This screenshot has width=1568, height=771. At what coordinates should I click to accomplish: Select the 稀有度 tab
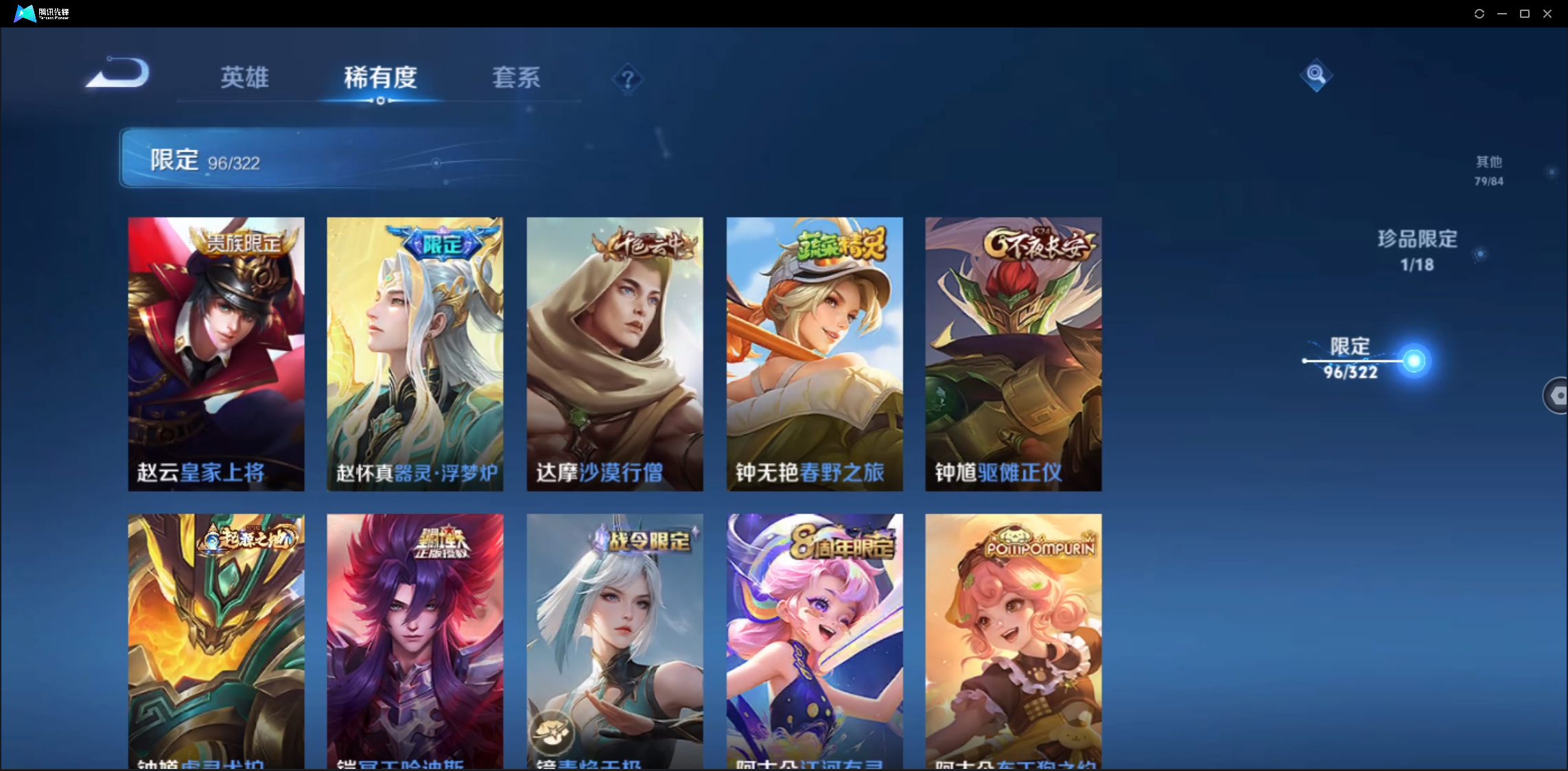pyautogui.click(x=380, y=78)
